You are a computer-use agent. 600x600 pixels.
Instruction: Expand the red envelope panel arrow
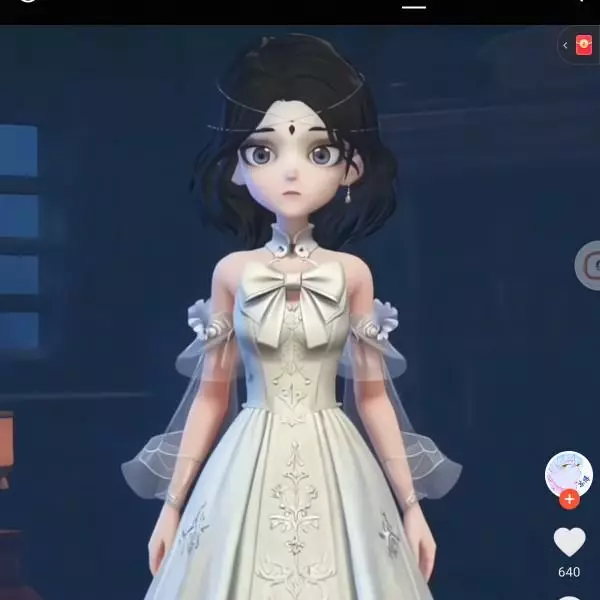coord(565,45)
